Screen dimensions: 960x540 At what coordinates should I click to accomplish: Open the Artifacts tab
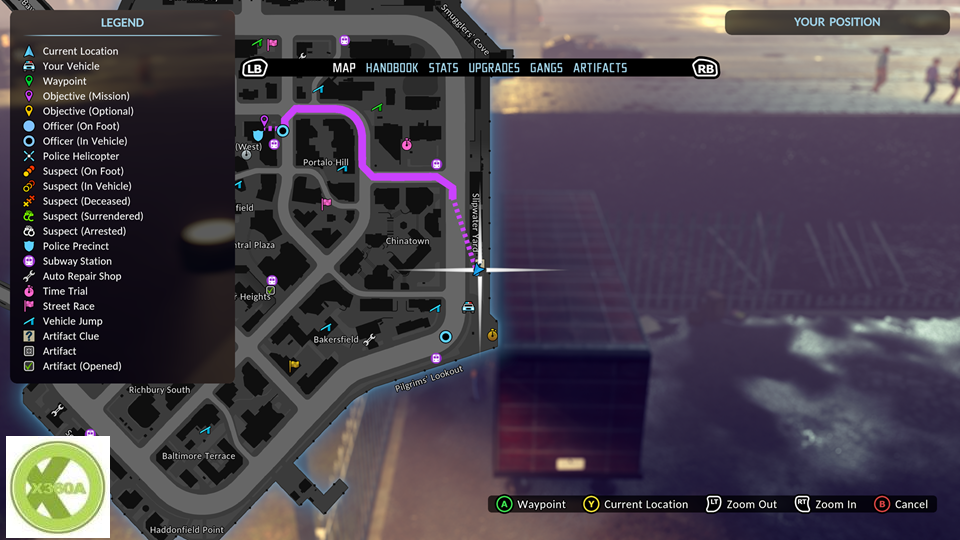tap(600, 68)
